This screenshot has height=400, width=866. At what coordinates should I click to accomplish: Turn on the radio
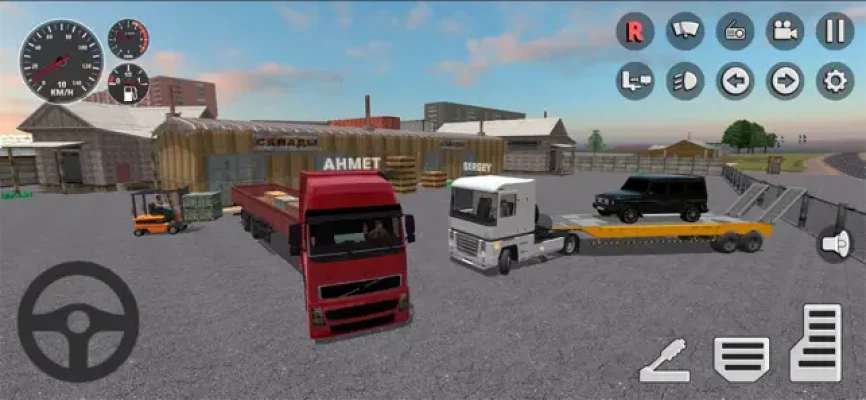click(x=735, y=31)
